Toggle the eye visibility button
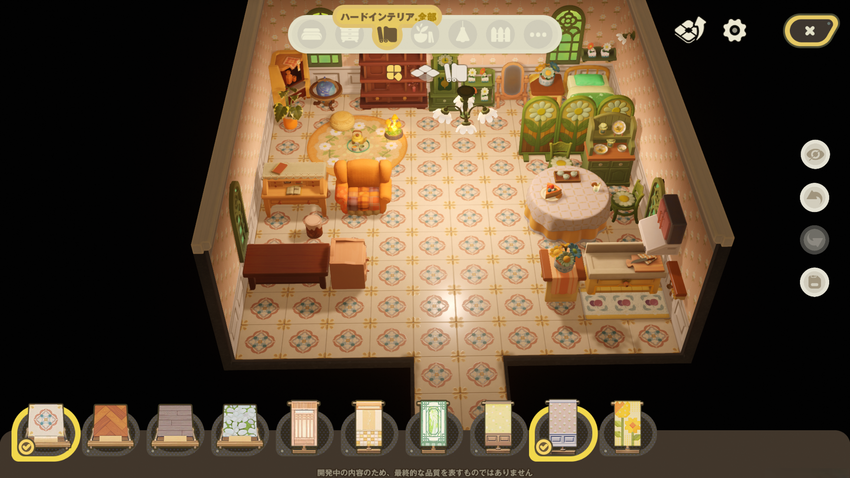The height and width of the screenshot is (478, 850). click(815, 154)
